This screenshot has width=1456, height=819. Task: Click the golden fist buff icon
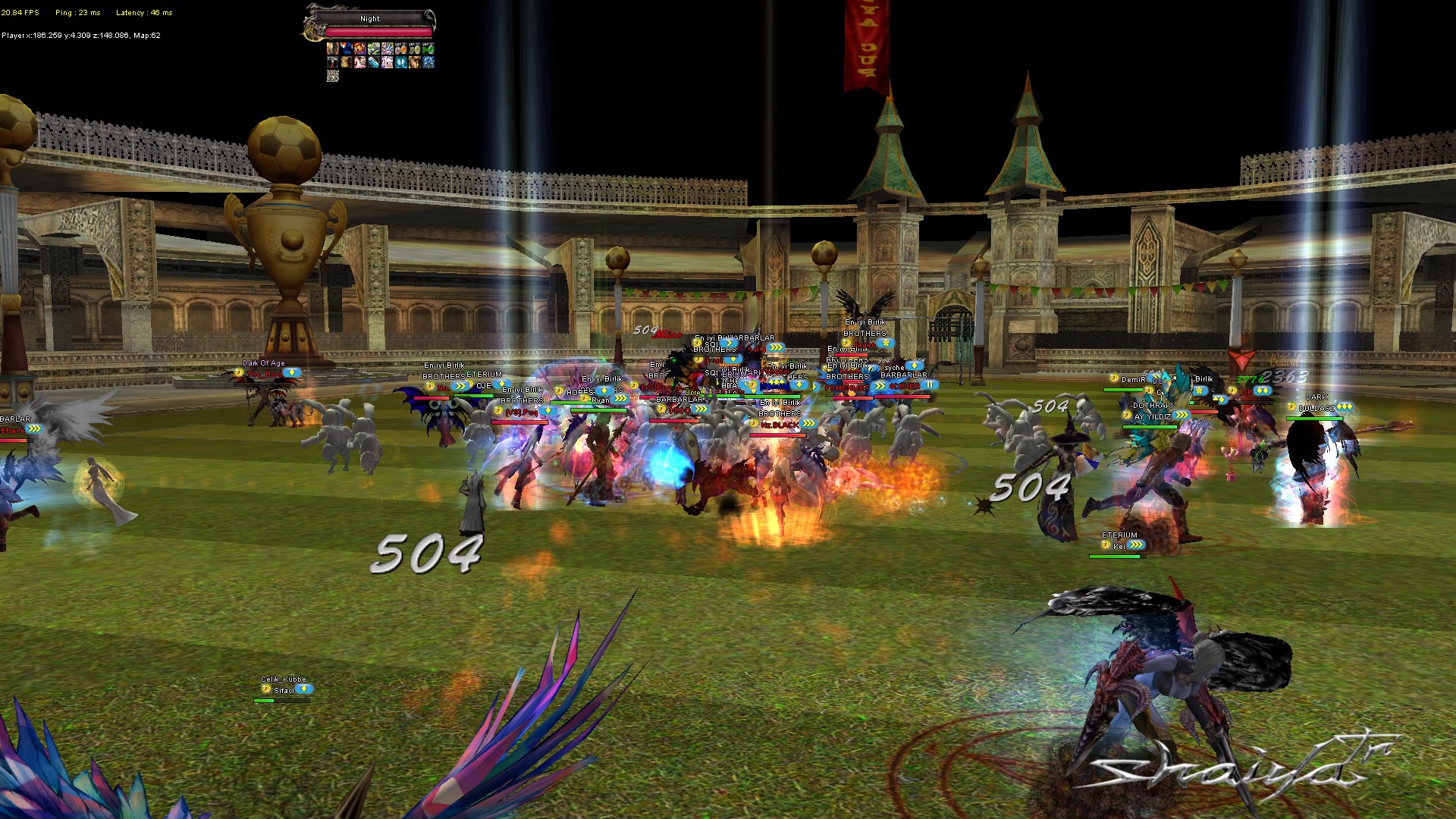(x=415, y=62)
